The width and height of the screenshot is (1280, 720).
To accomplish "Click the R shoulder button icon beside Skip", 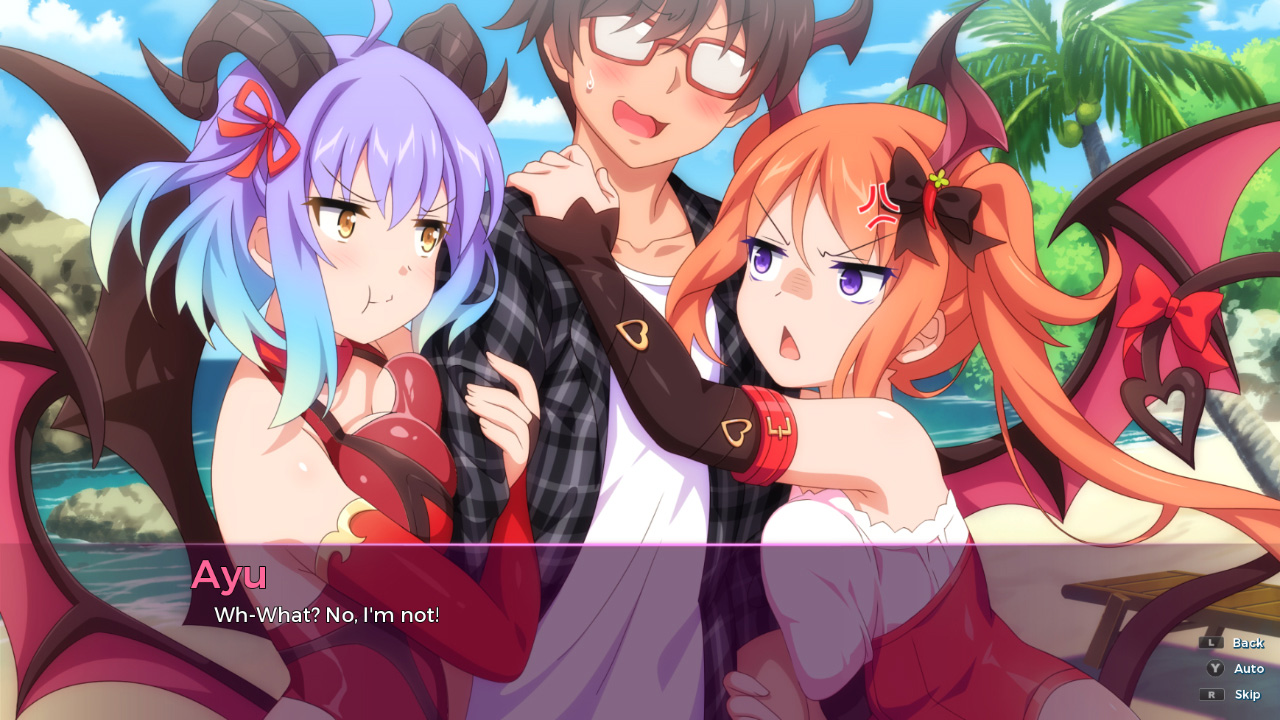I will 1212,694.
